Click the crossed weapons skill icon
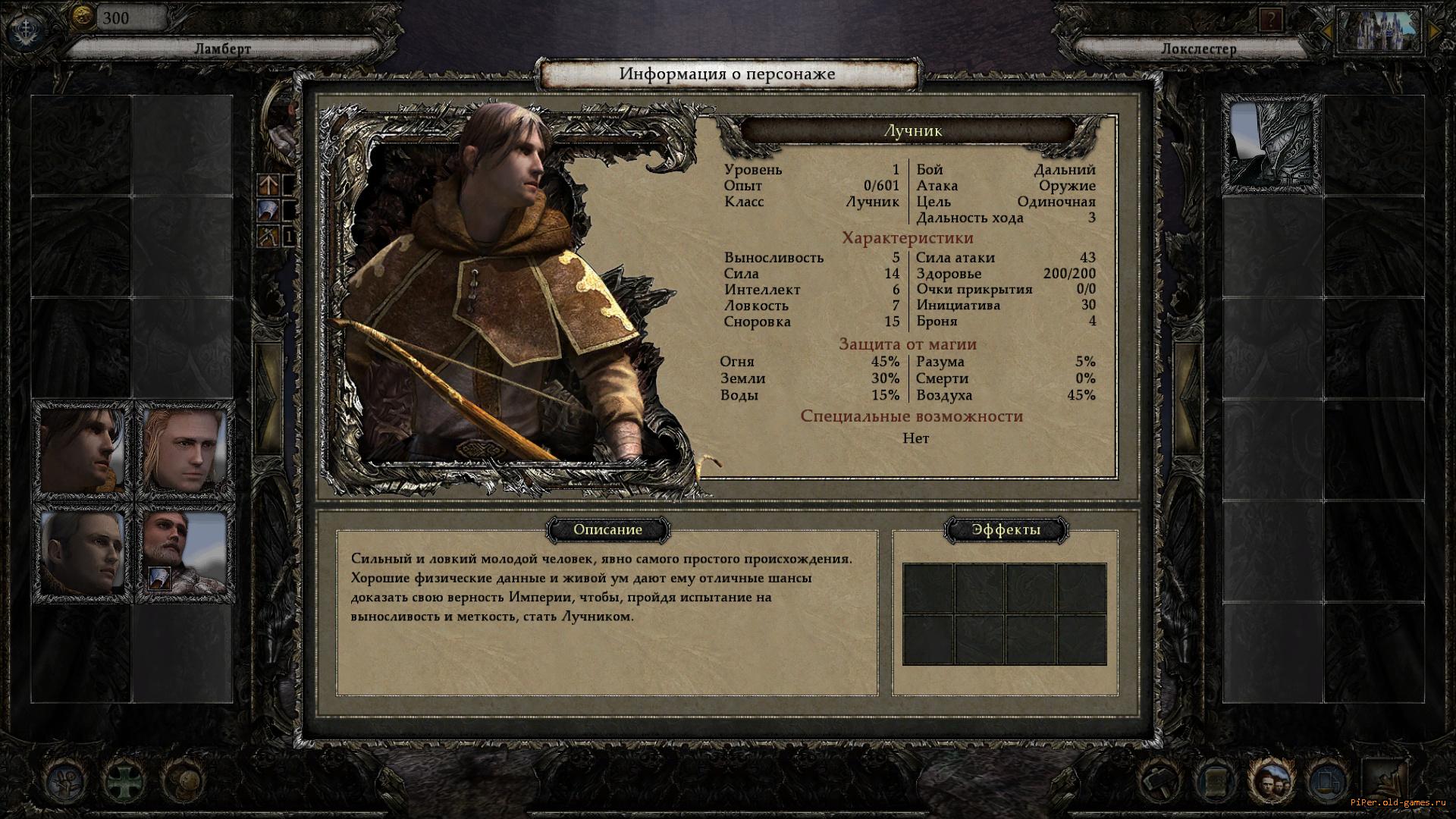Viewport: 1456px width, 819px height. coord(268,237)
